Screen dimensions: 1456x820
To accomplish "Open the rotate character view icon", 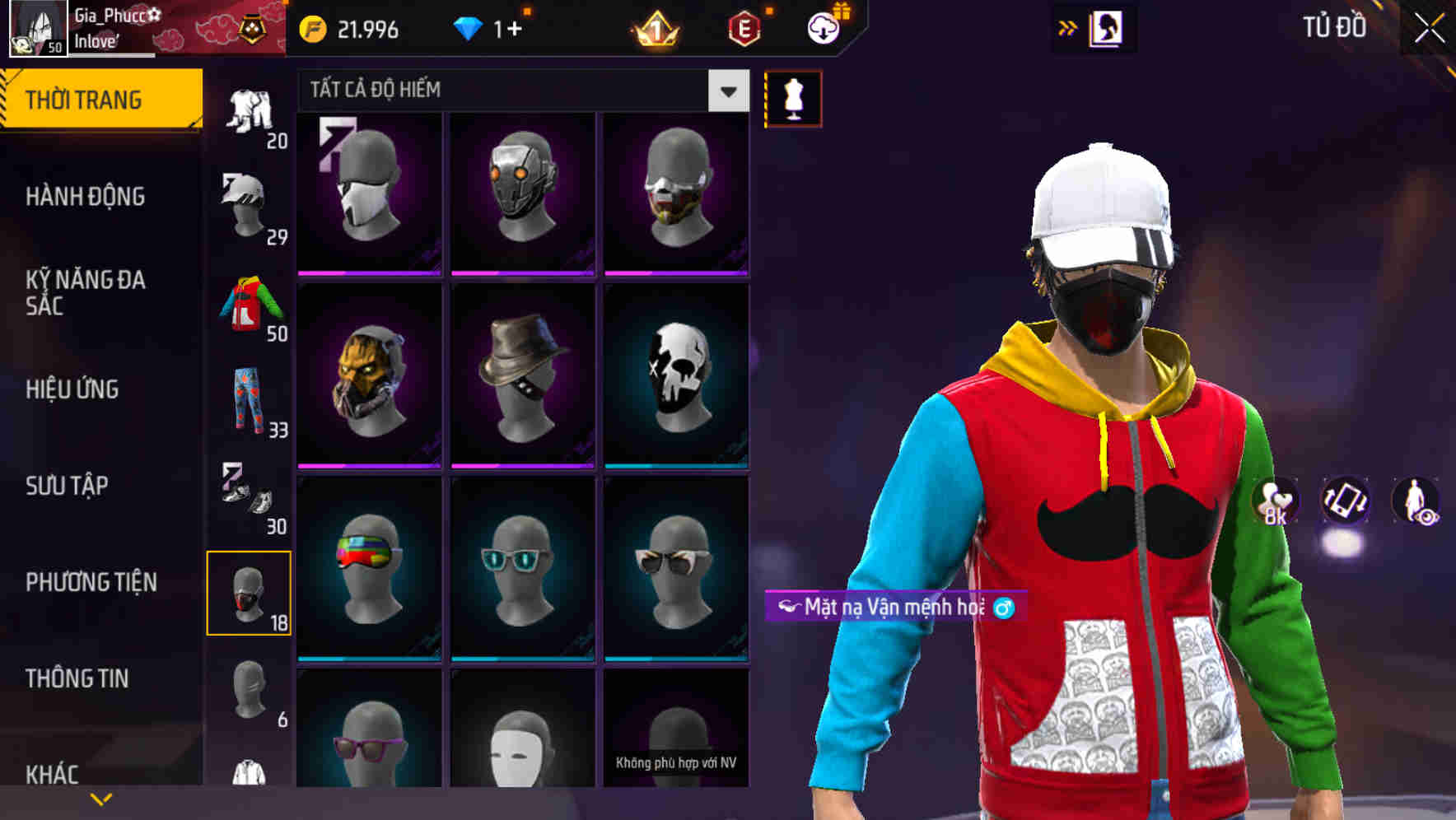I will click(1347, 501).
